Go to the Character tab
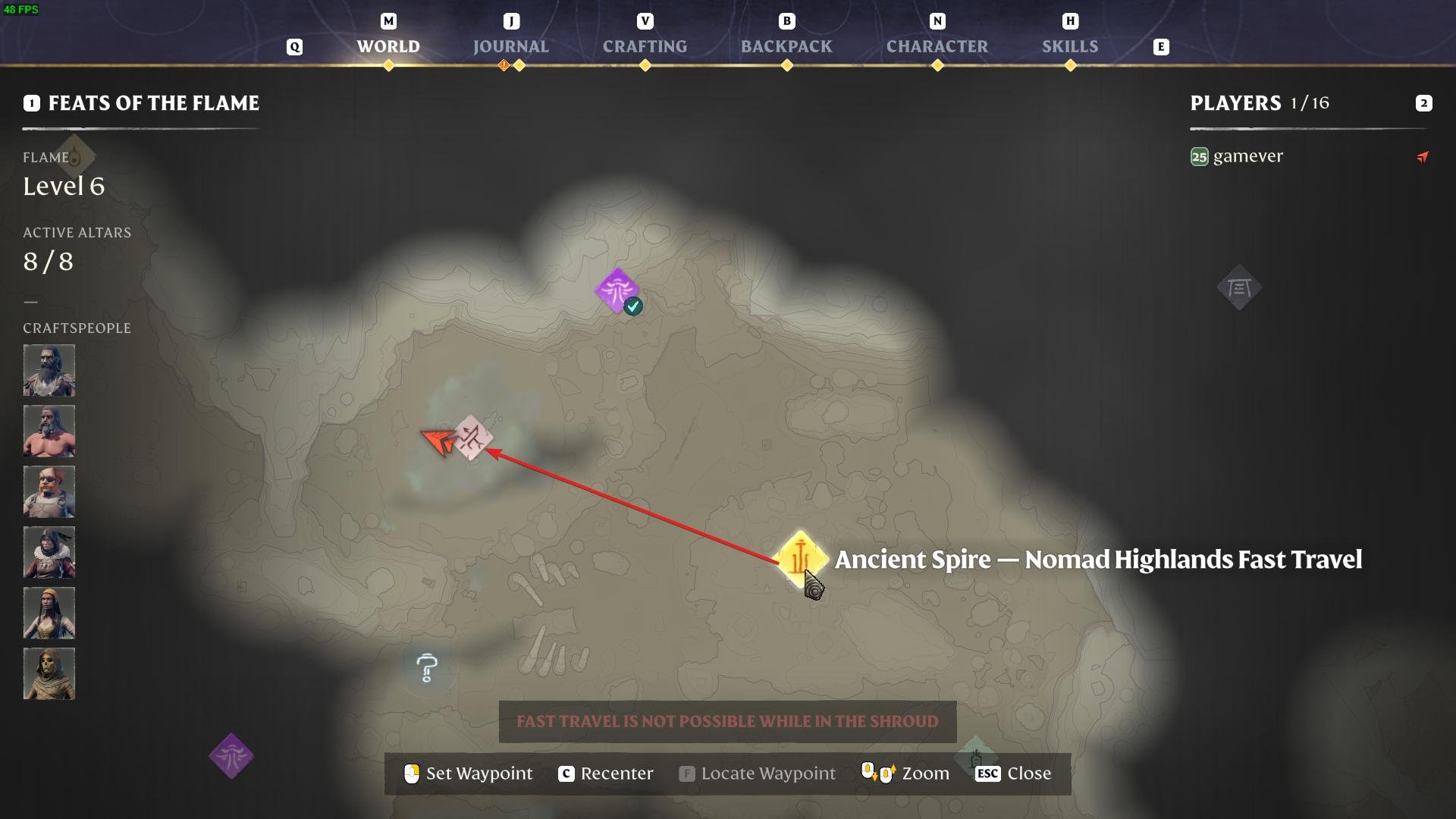 click(x=937, y=46)
